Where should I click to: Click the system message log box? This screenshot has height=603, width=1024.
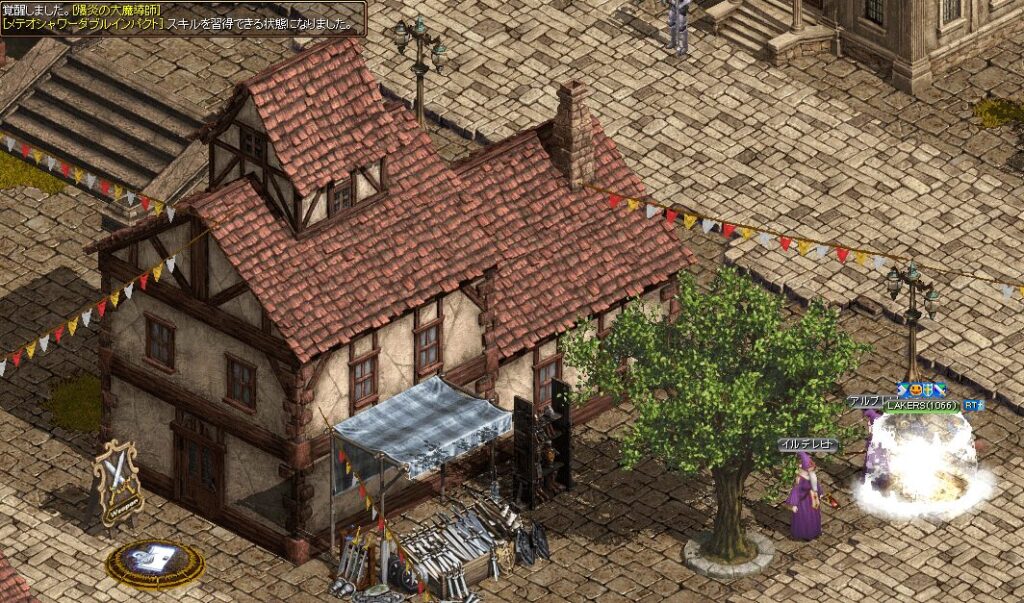tap(183, 17)
